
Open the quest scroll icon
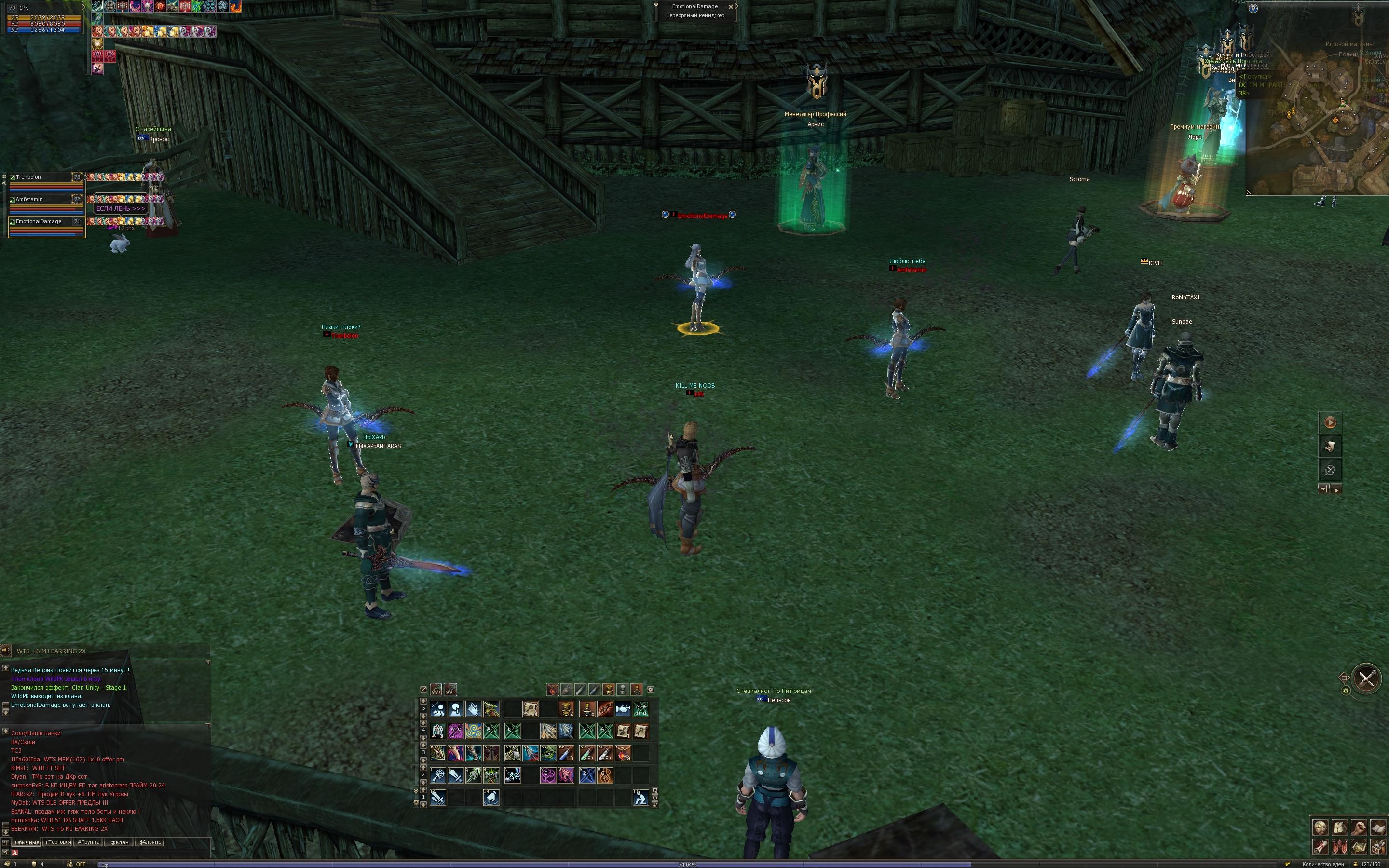tap(1321, 848)
